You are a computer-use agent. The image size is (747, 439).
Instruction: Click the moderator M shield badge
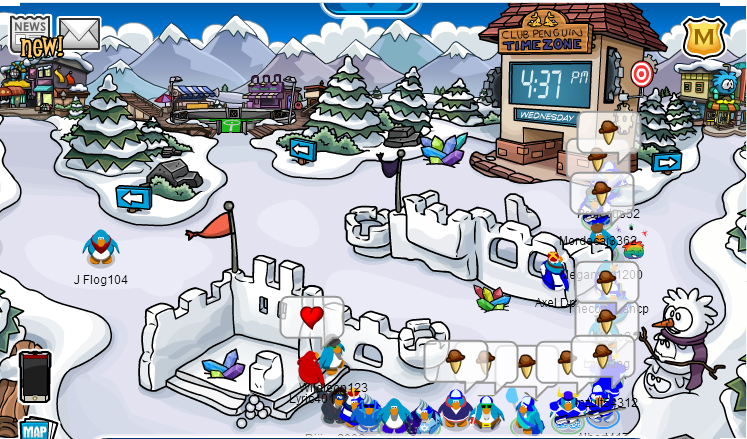(x=703, y=38)
